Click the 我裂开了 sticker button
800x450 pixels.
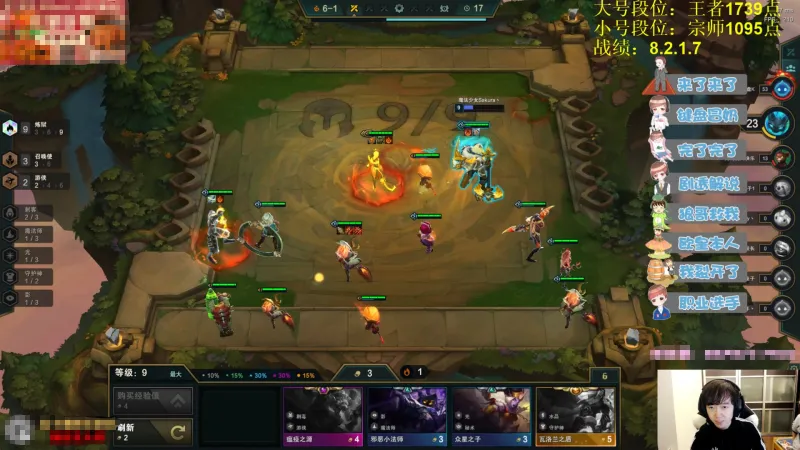(x=708, y=271)
